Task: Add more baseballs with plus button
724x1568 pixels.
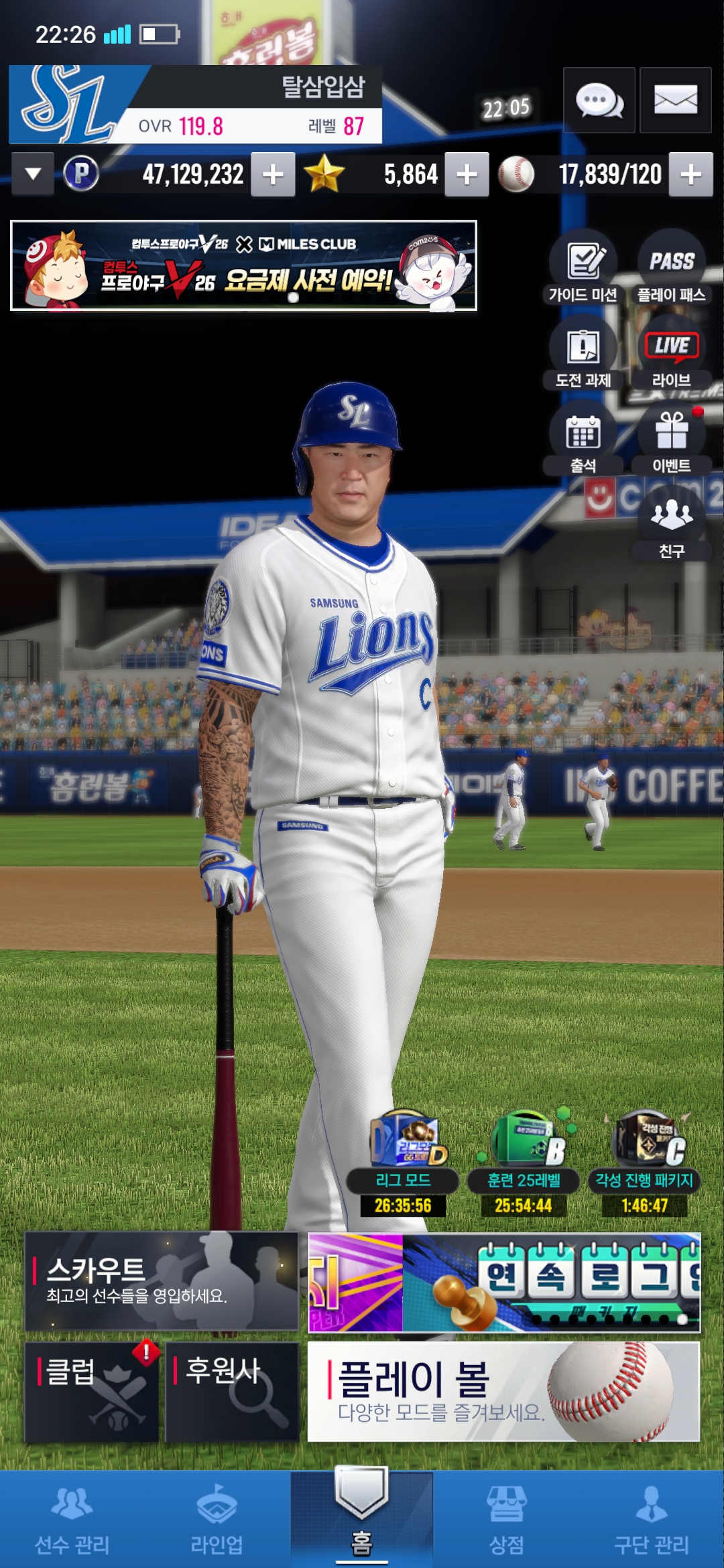Action: [x=690, y=175]
